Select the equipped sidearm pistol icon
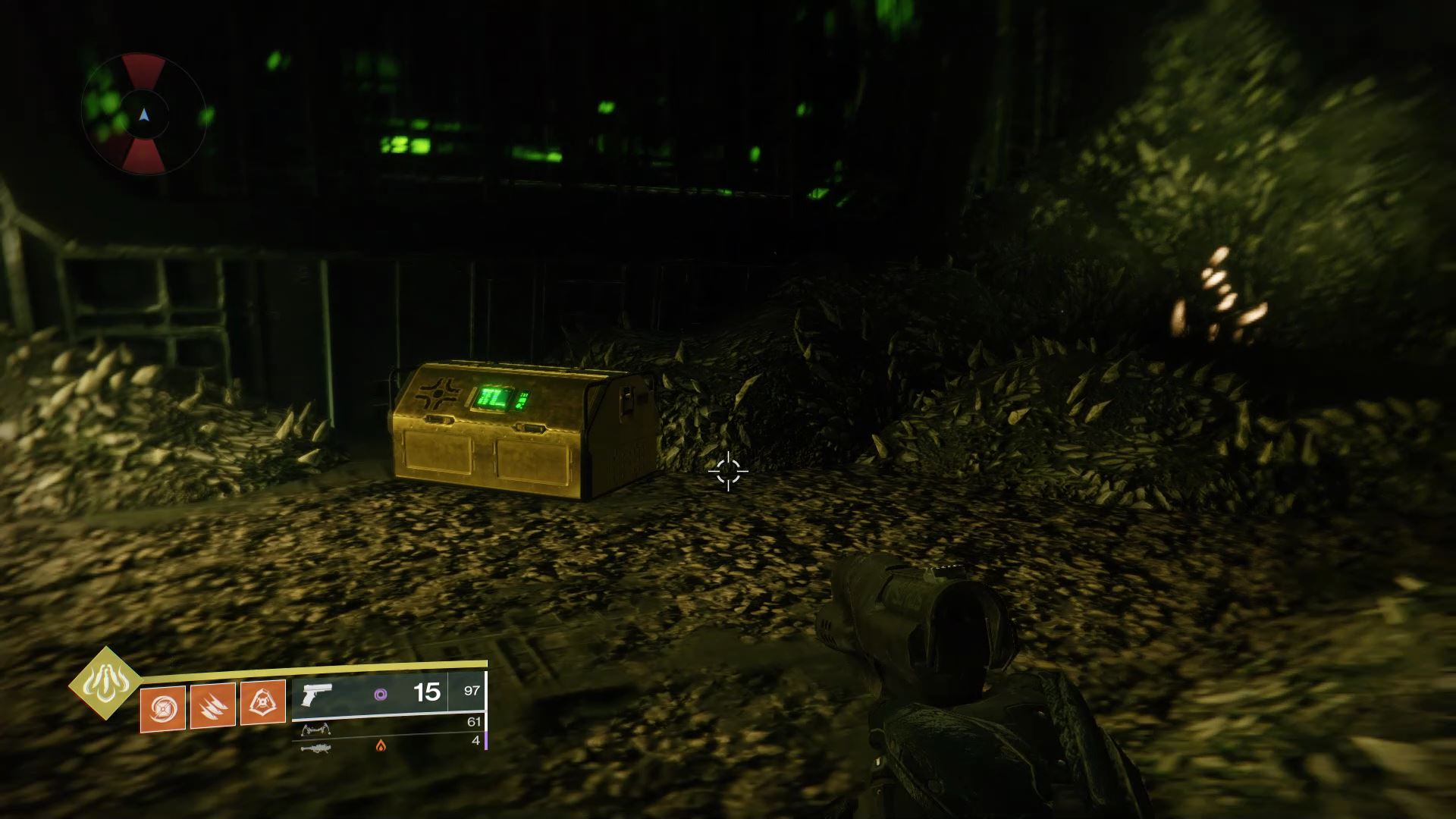1456x819 pixels. 317,694
